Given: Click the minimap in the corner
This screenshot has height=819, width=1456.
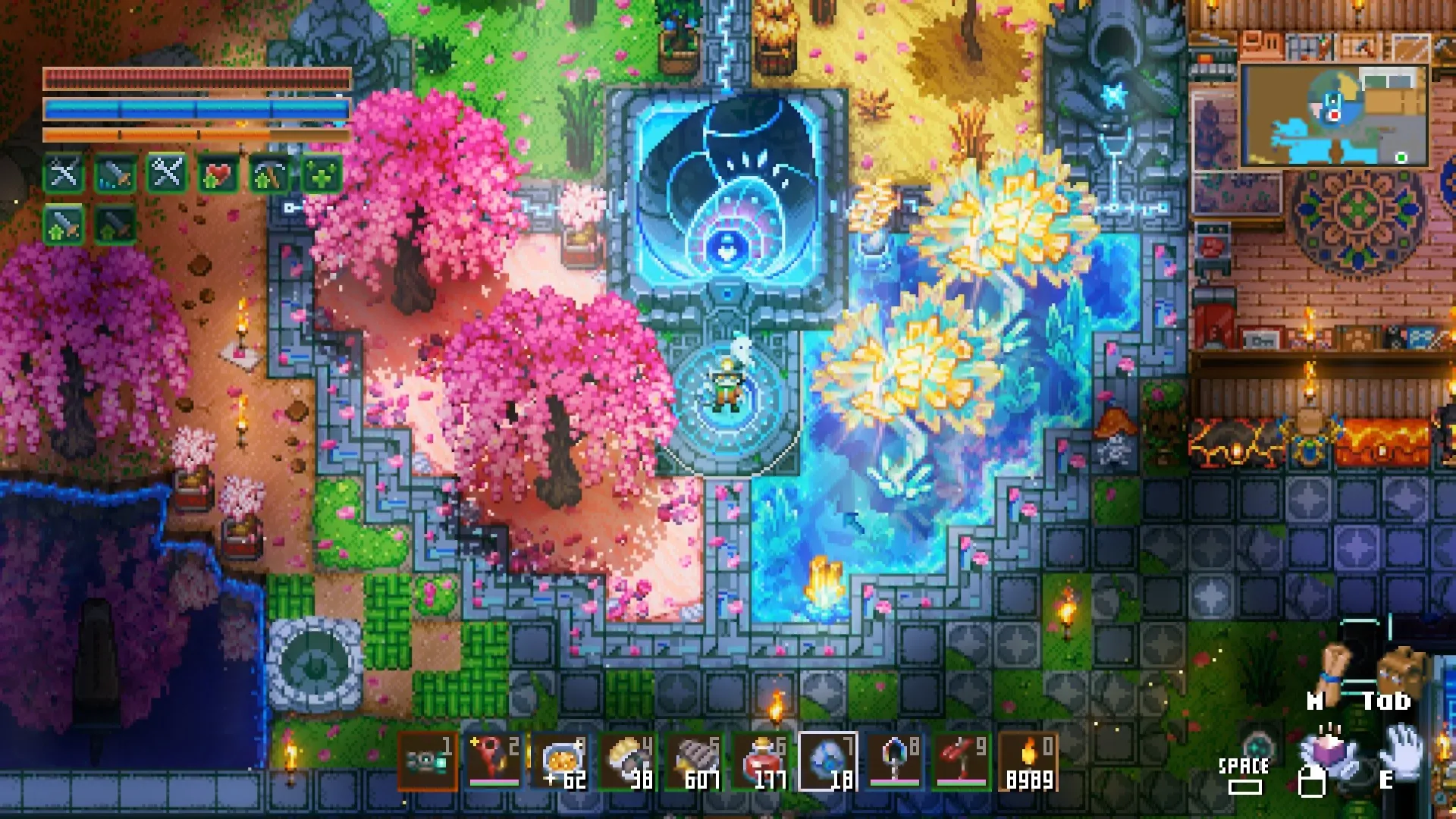Looking at the screenshot, I should pyautogui.click(x=1333, y=115).
